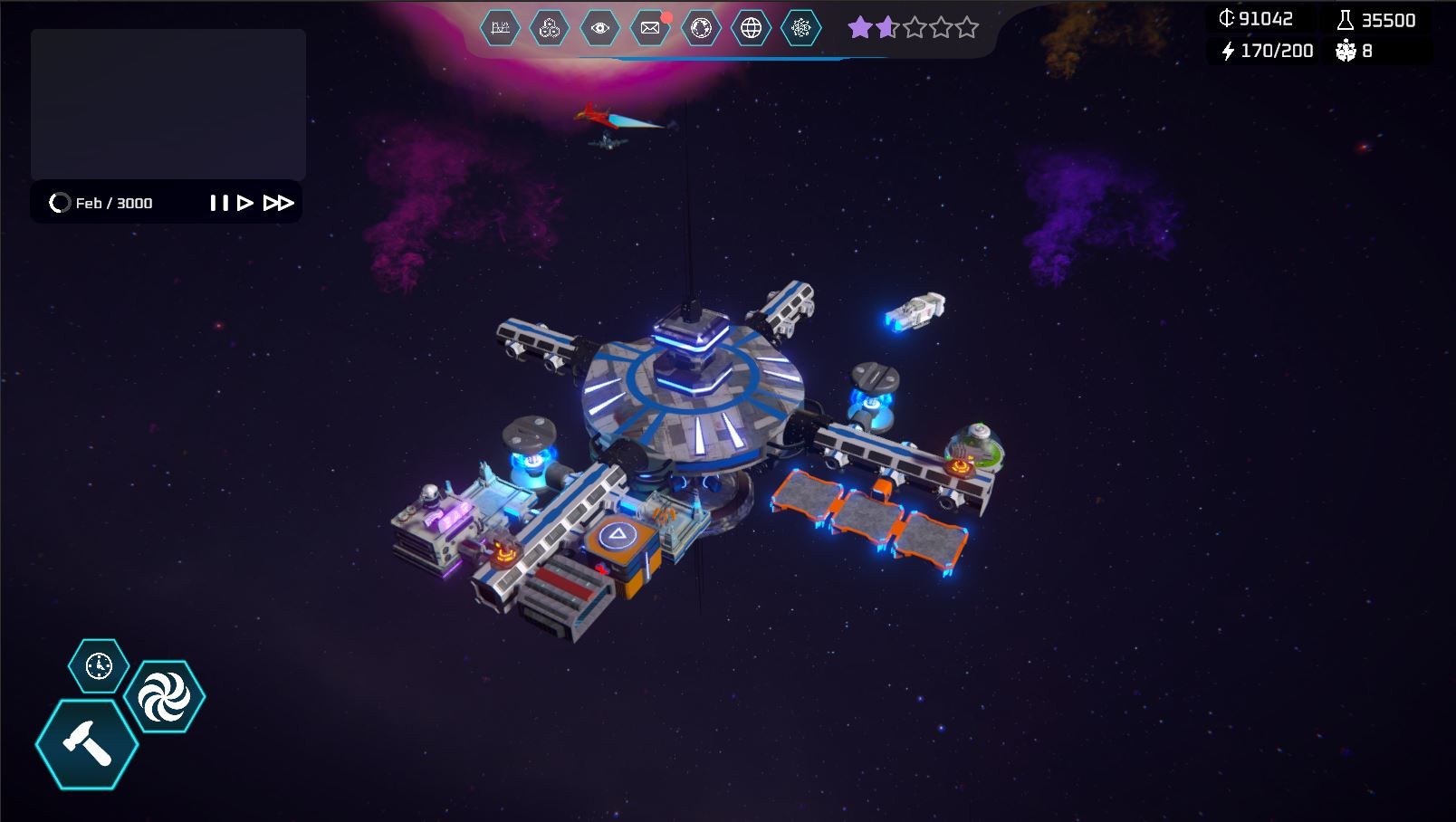Screen dimensions: 1456x822
Task: Open the stacked cubes resources icon
Action: (550, 28)
